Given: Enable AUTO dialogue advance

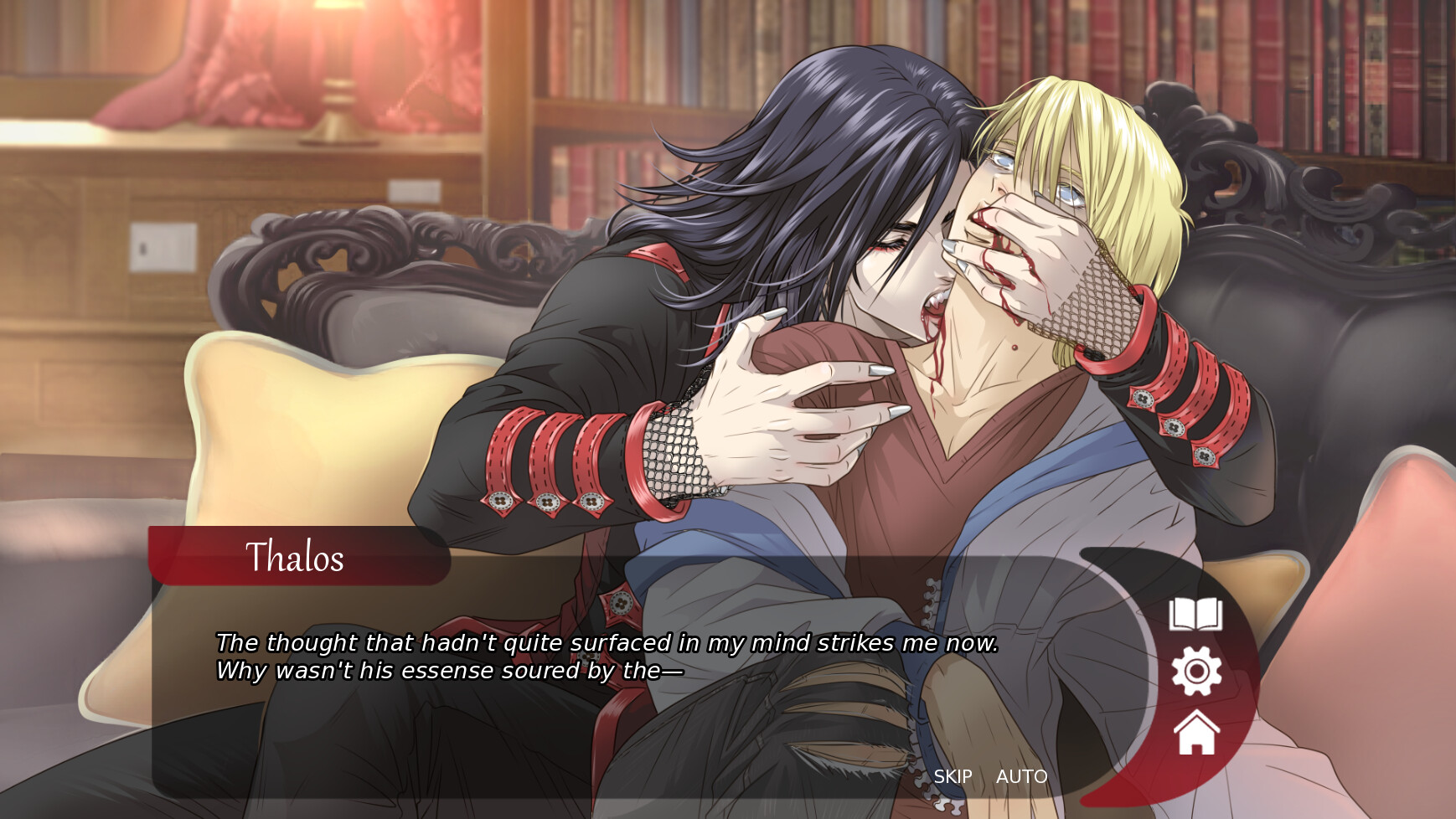Looking at the screenshot, I should [1021, 777].
